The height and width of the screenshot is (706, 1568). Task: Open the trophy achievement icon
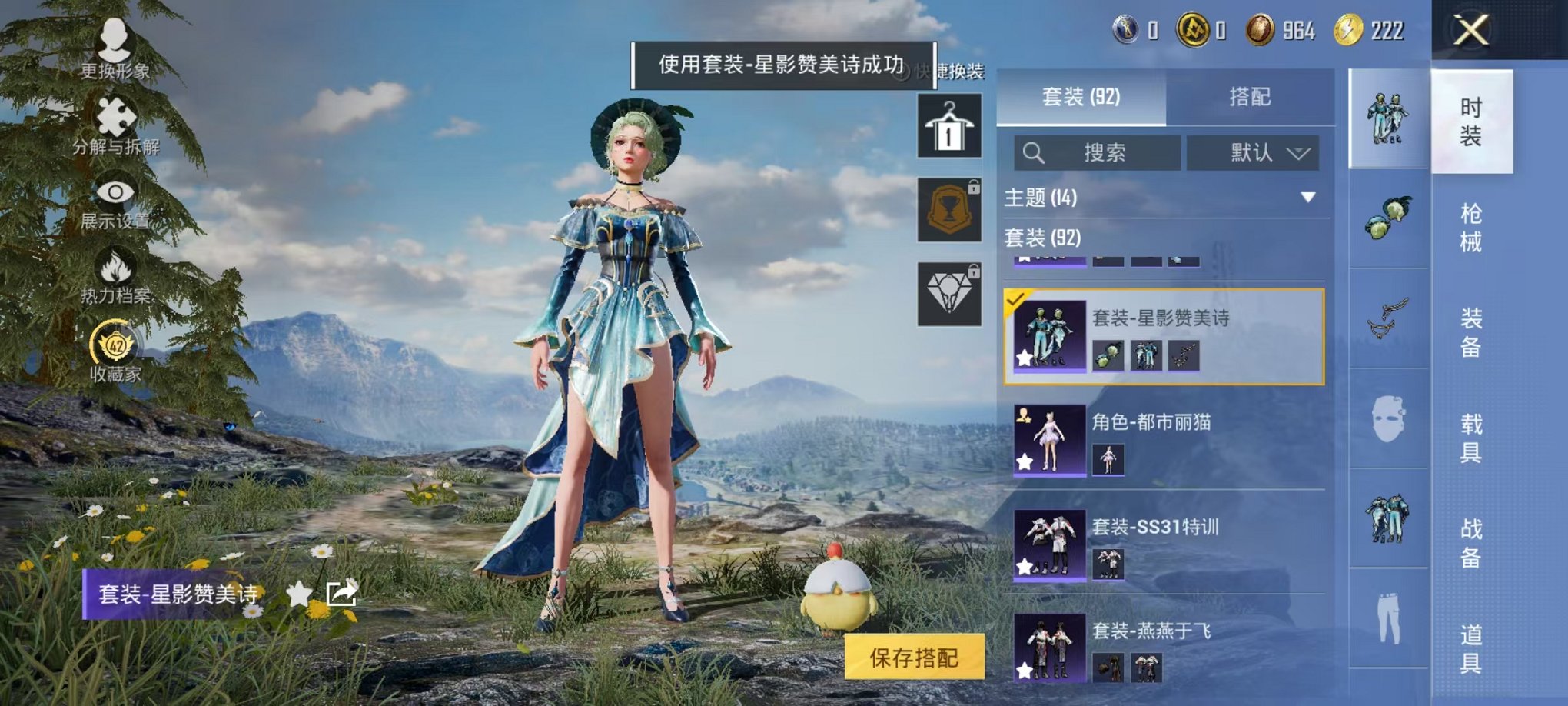coord(949,209)
